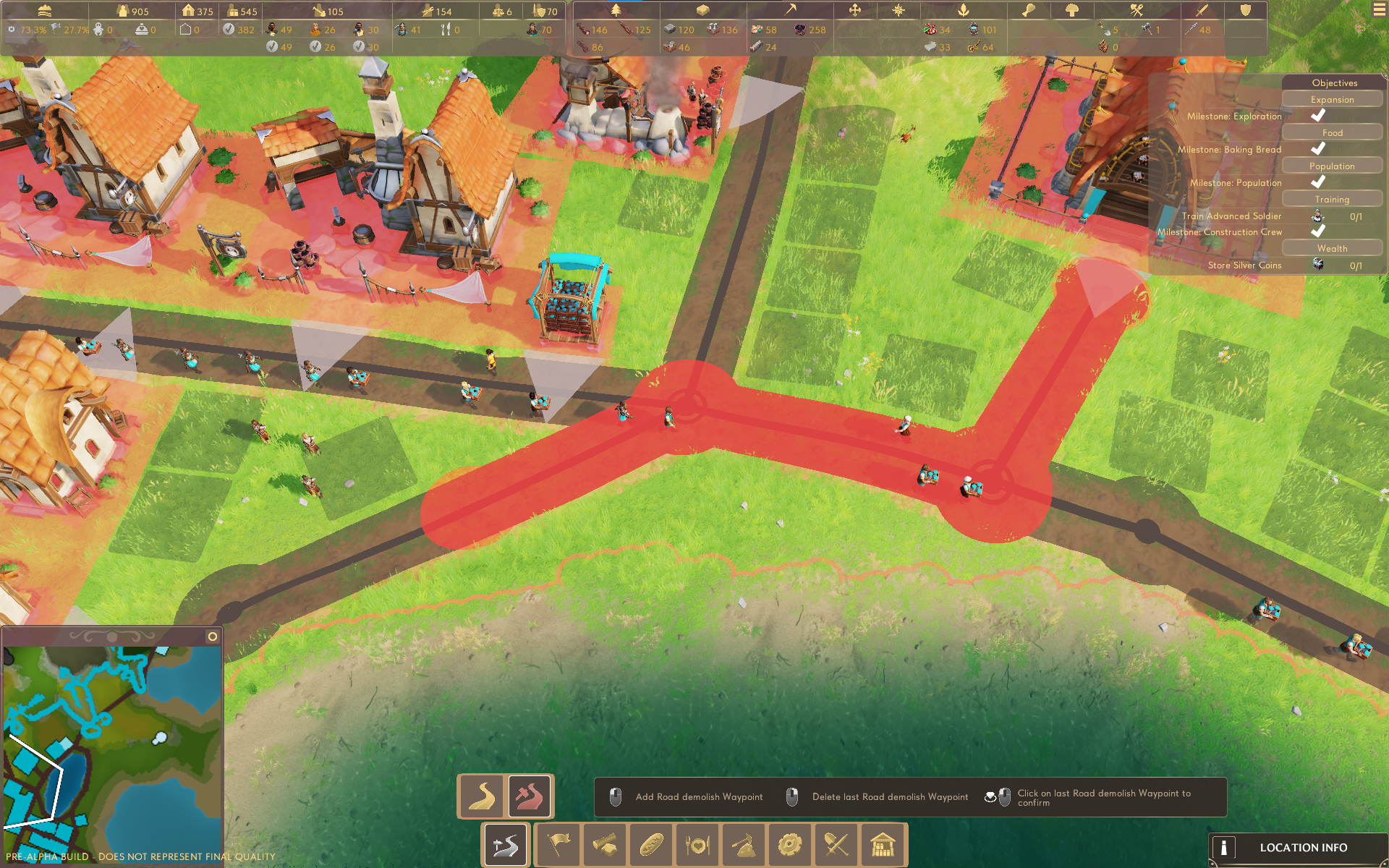Viewport: 1389px width, 868px height.
Task: Open the pickaxe mining build category
Action: [744, 844]
